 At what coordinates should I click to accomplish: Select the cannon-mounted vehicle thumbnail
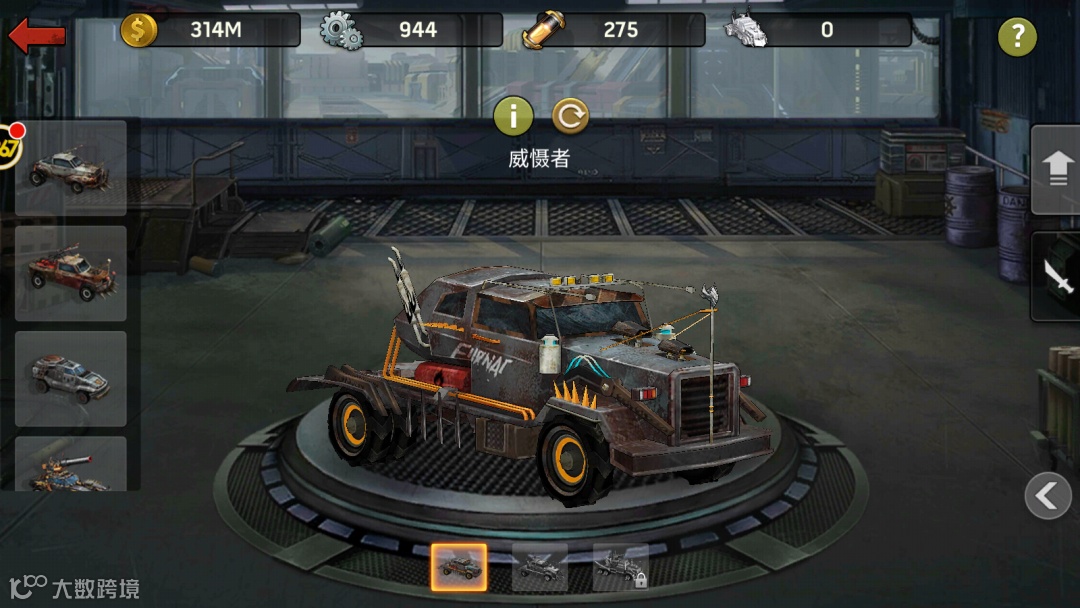click(70, 466)
